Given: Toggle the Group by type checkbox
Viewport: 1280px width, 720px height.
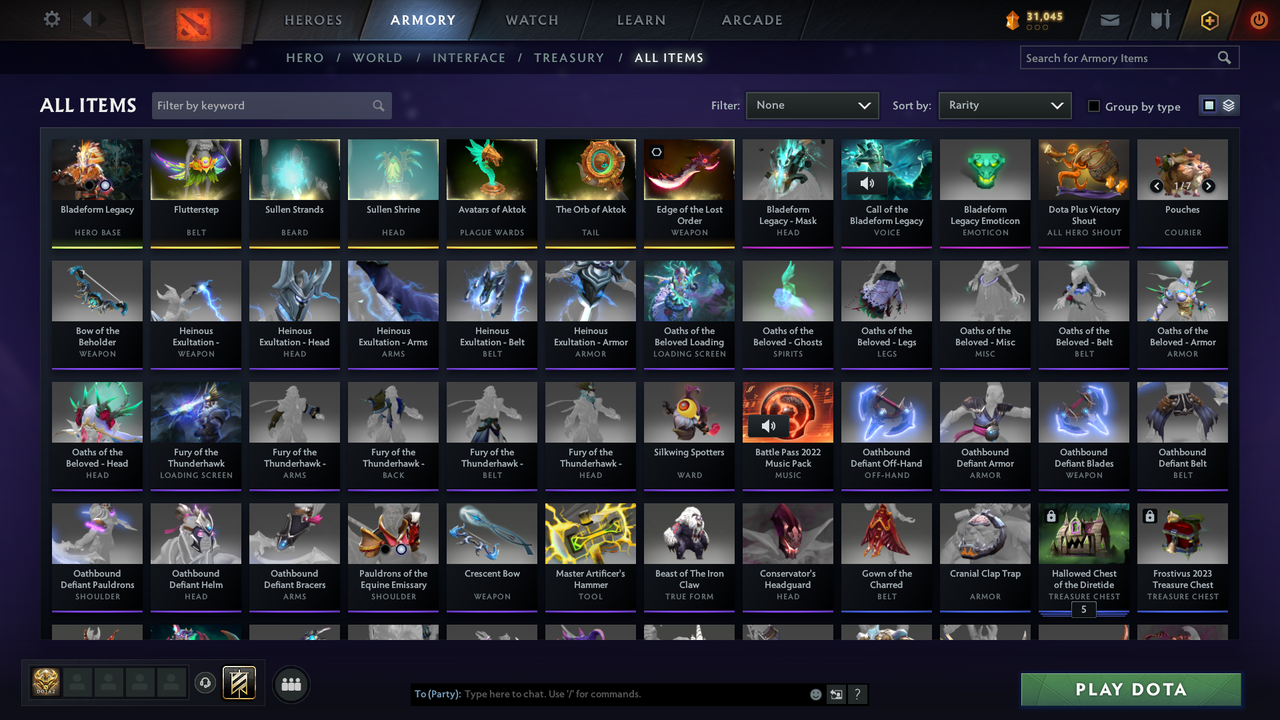Looking at the screenshot, I should point(1093,106).
